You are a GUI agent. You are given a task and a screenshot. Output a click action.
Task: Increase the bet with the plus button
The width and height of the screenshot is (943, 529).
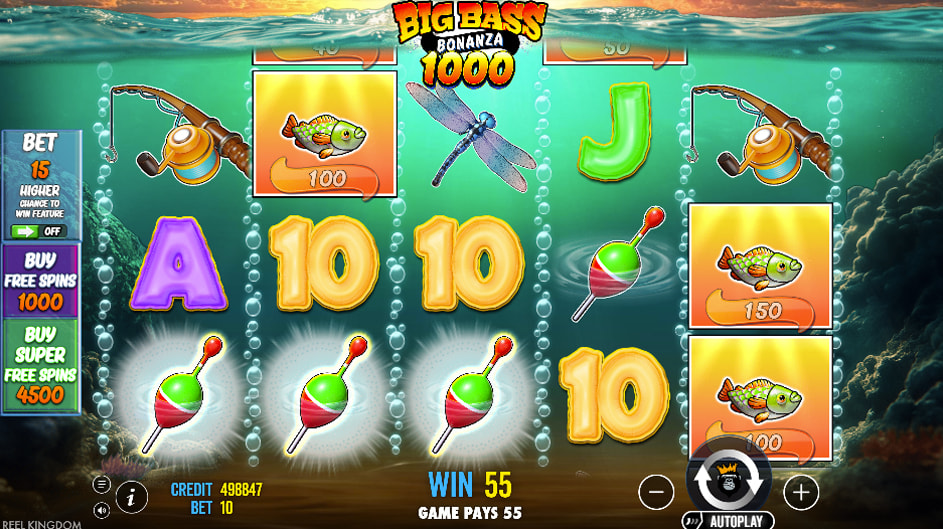click(x=801, y=491)
